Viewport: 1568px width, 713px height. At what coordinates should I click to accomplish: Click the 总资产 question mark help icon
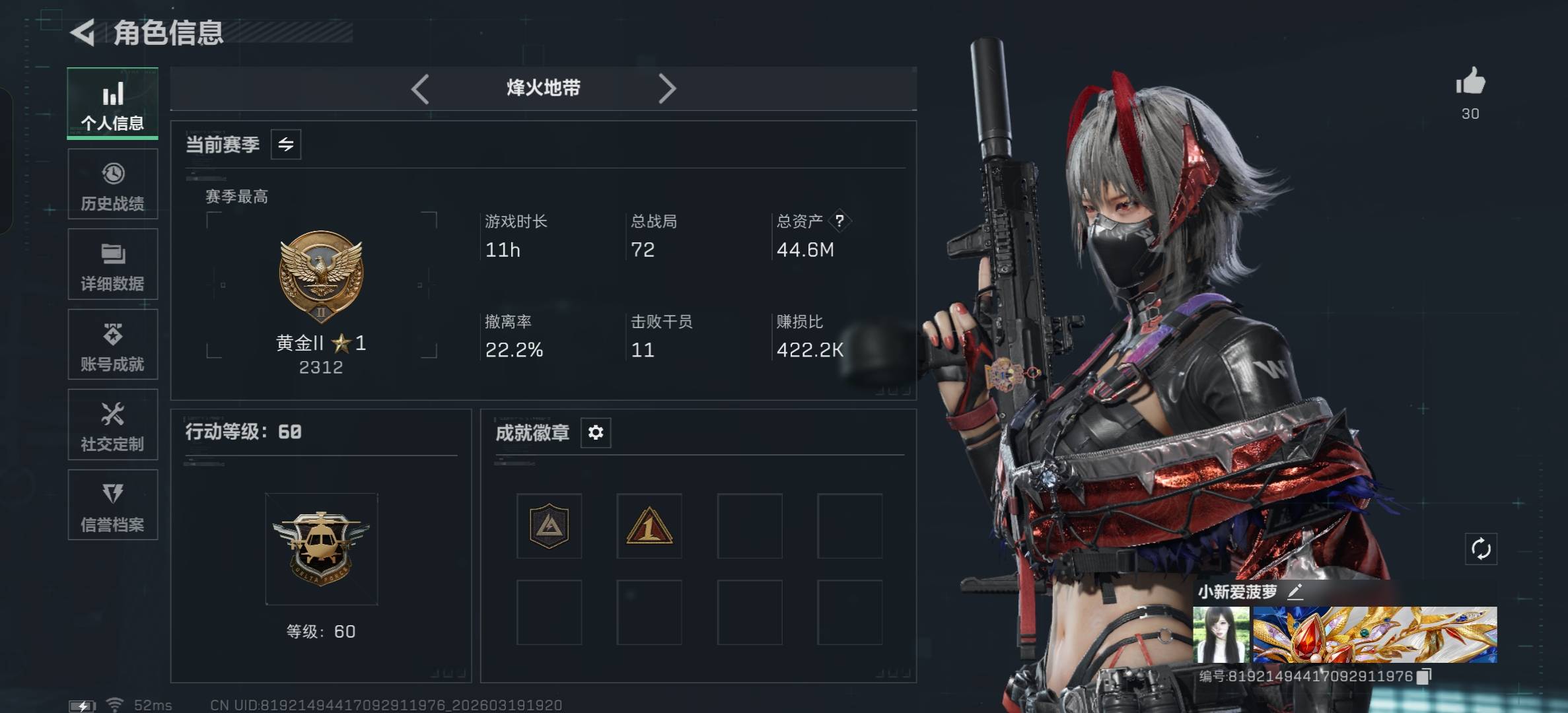coord(839,221)
